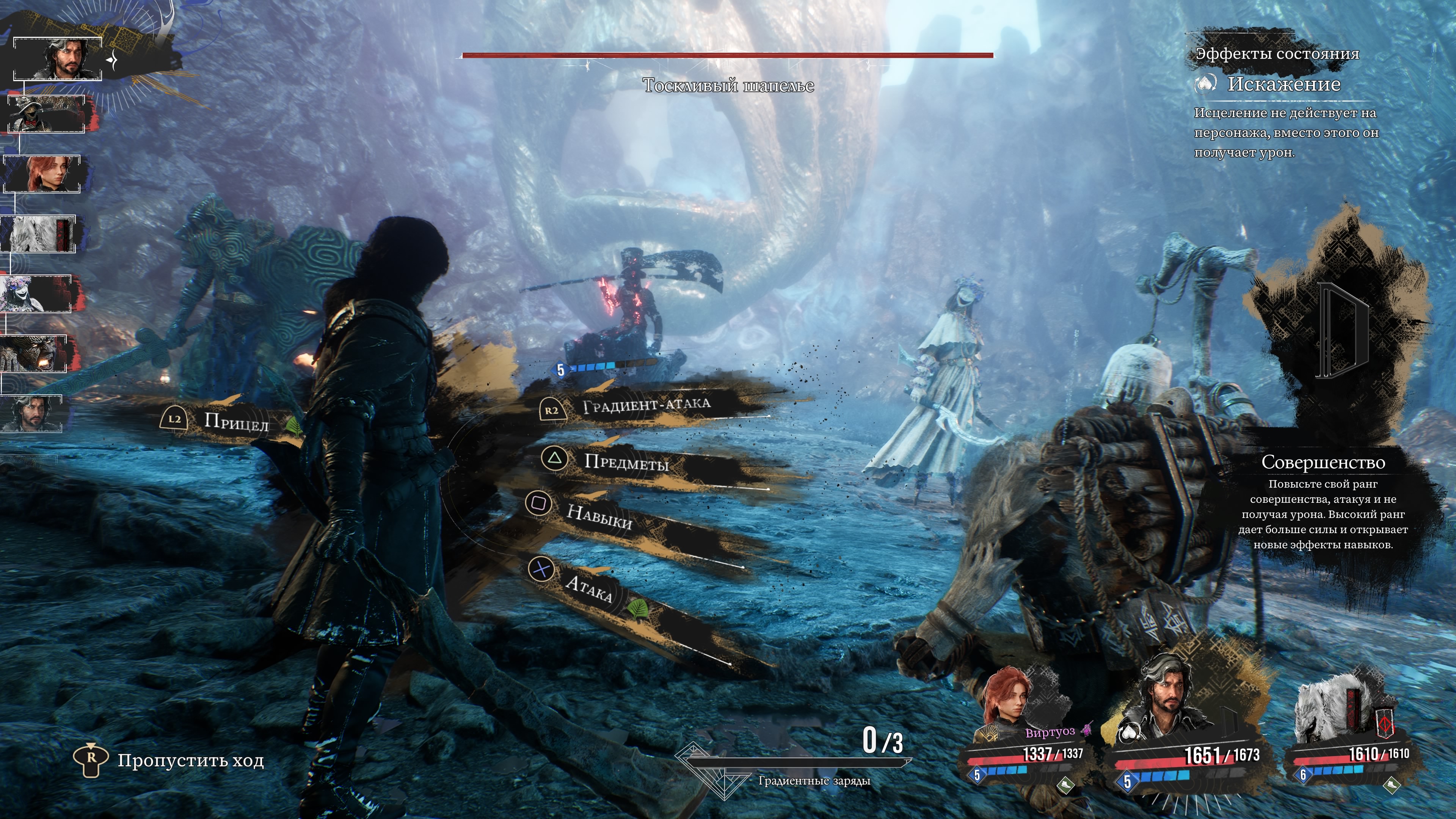Screen dimensions: 1456x819
Task: Select the Градиент-атака option
Action: tap(646, 405)
